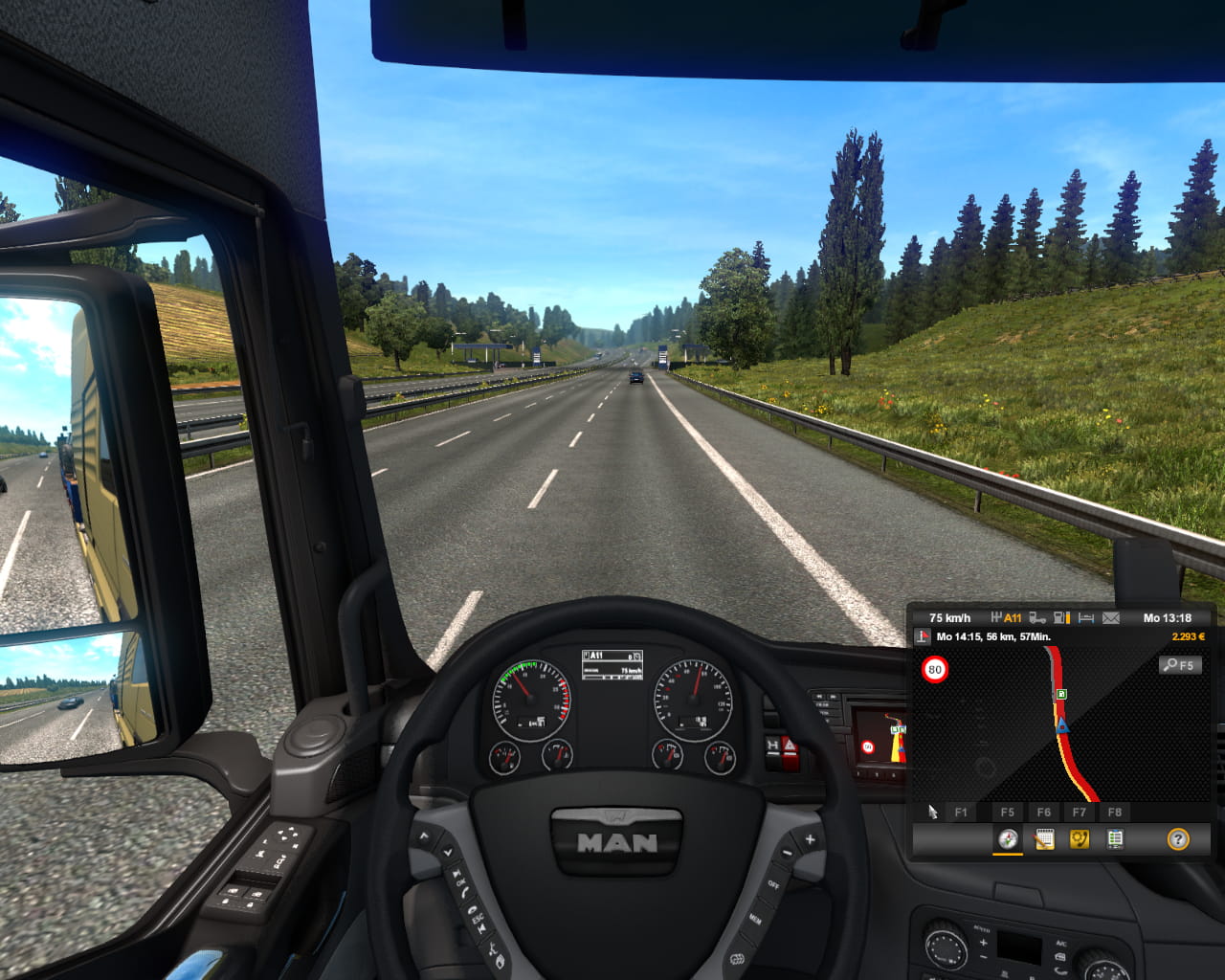Click the mail envelope icon
Image resolution: width=1225 pixels, height=980 pixels.
(x=1111, y=618)
